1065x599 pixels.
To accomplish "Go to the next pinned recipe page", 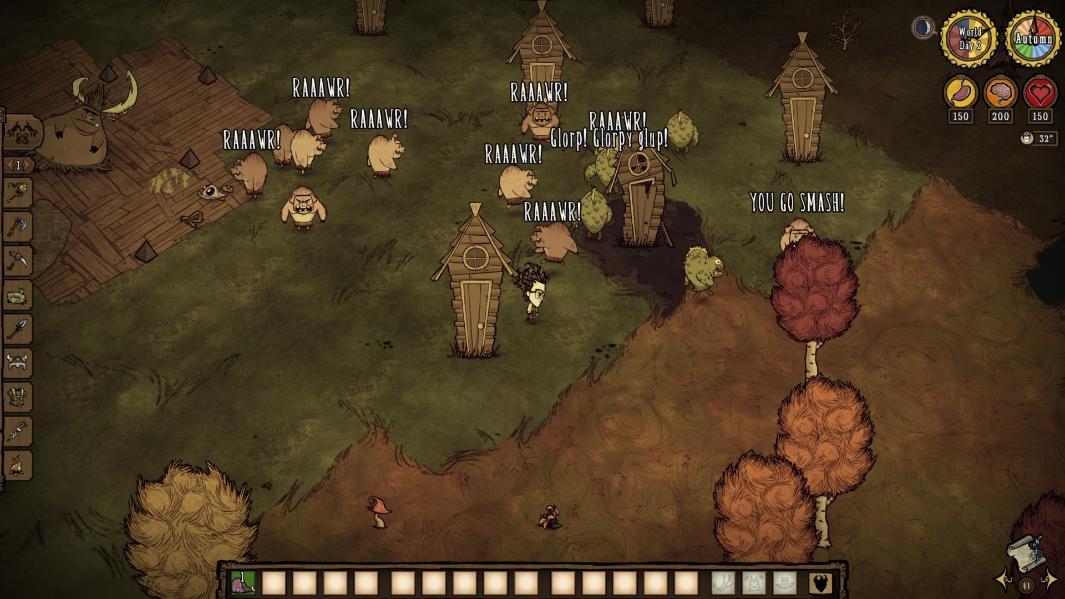I will 29,165.
